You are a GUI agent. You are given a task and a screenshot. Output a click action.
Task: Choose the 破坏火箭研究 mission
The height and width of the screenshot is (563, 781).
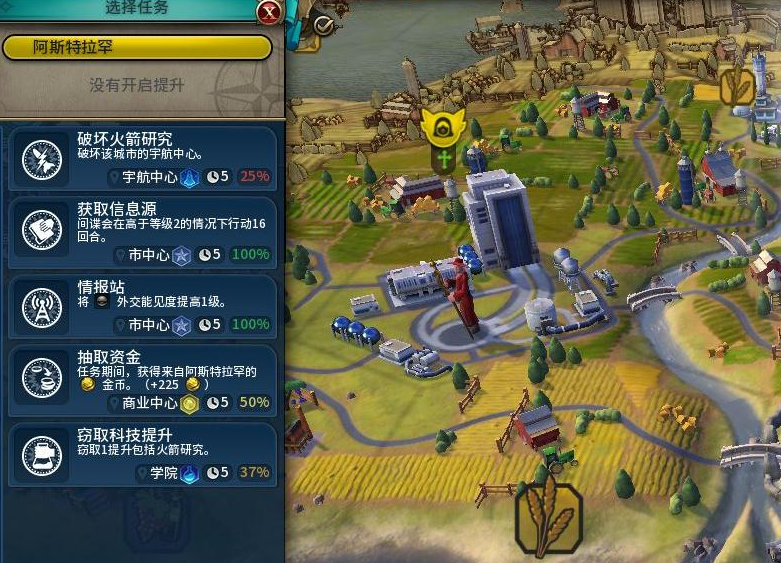pyautogui.click(x=142, y=158)
